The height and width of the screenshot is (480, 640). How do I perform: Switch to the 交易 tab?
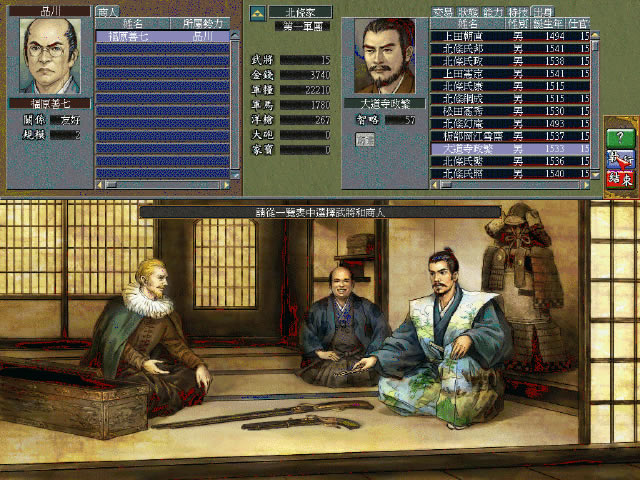[442, 11]
